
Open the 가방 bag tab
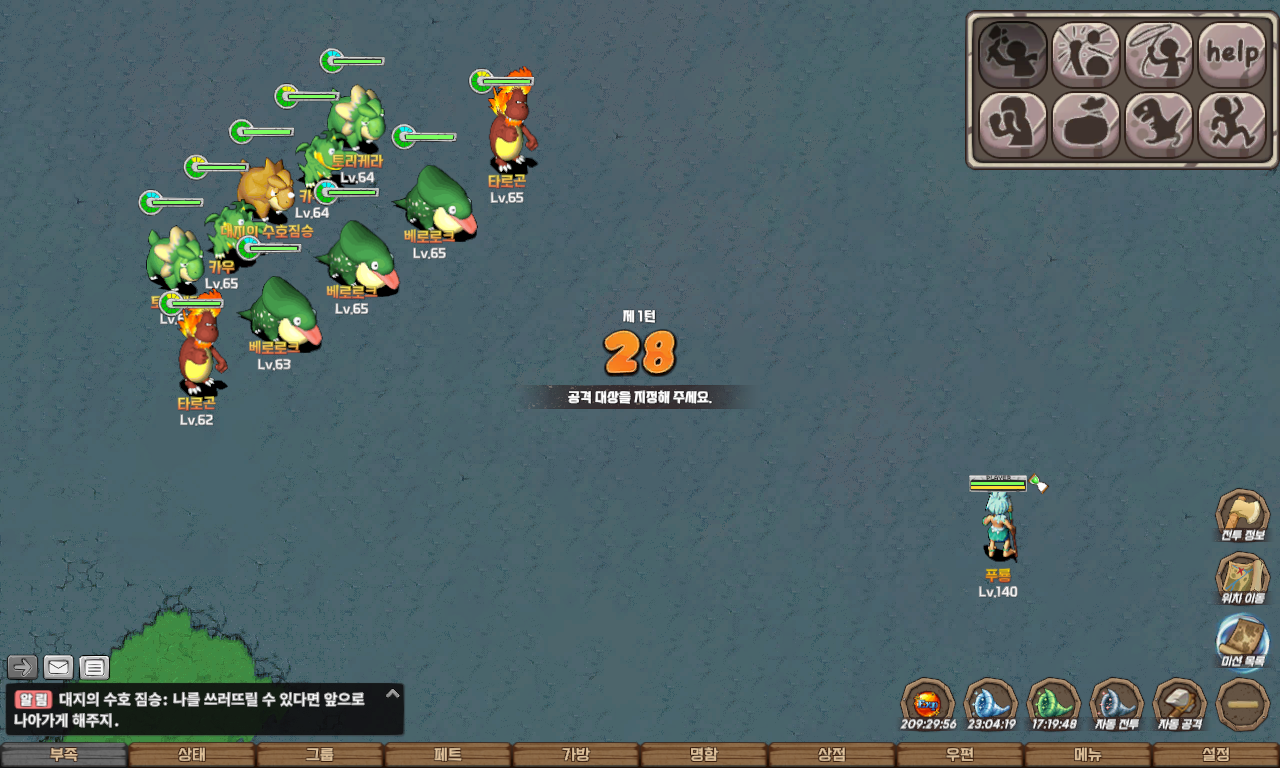576,755
